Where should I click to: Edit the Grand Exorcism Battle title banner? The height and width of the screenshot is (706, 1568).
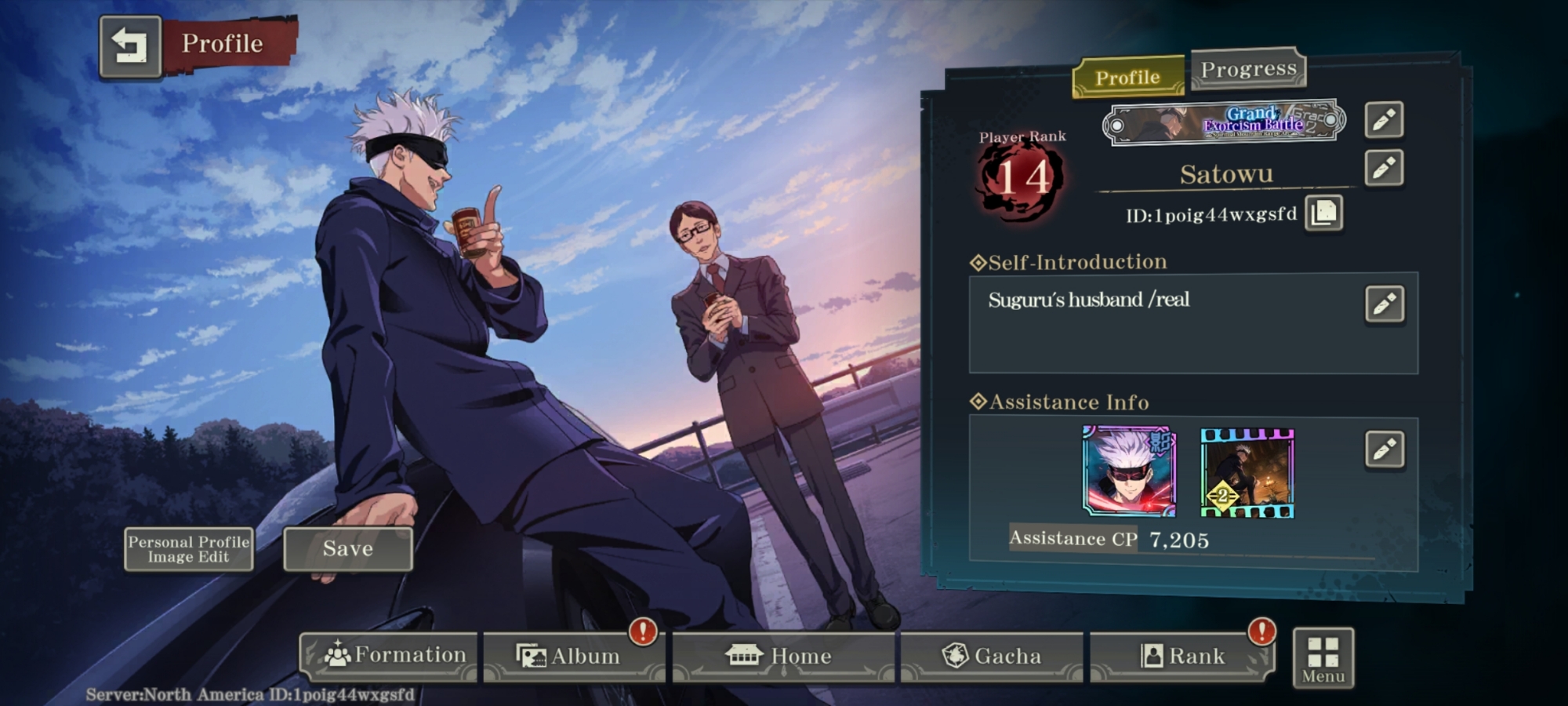point(1384,120)
